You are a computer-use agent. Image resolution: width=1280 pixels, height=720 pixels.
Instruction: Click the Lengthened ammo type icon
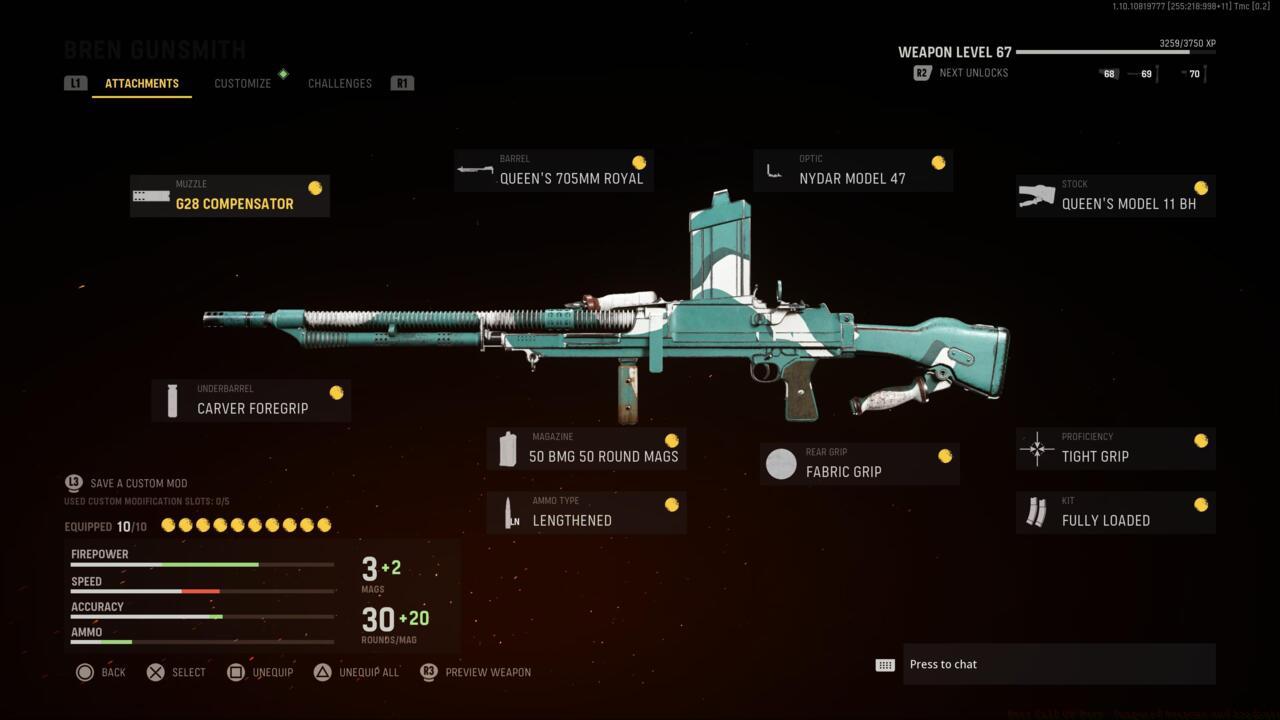[x=509, y=512]
